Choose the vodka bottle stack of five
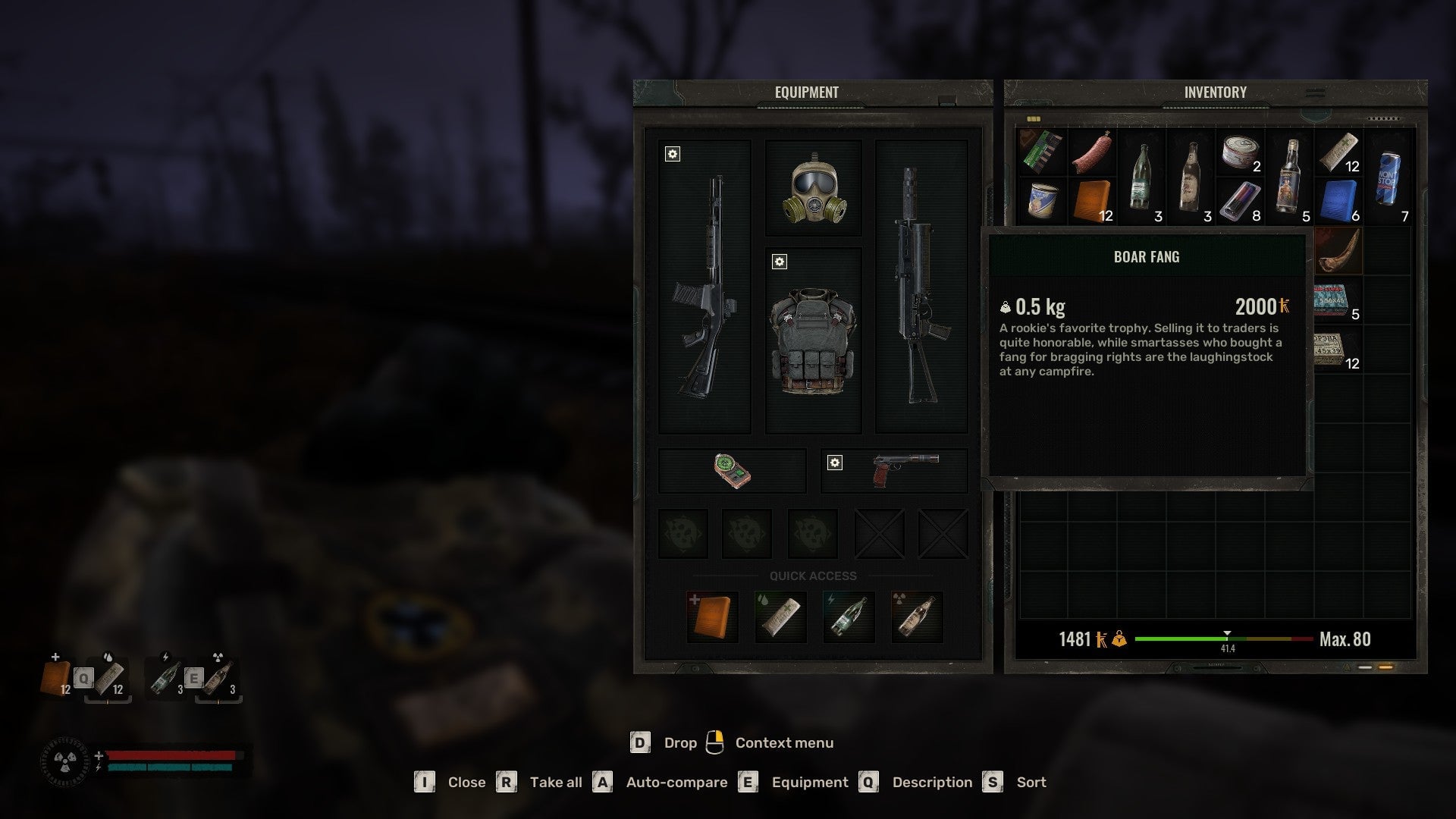This screenshot has height=819, width=1456. pos(1289,178)
